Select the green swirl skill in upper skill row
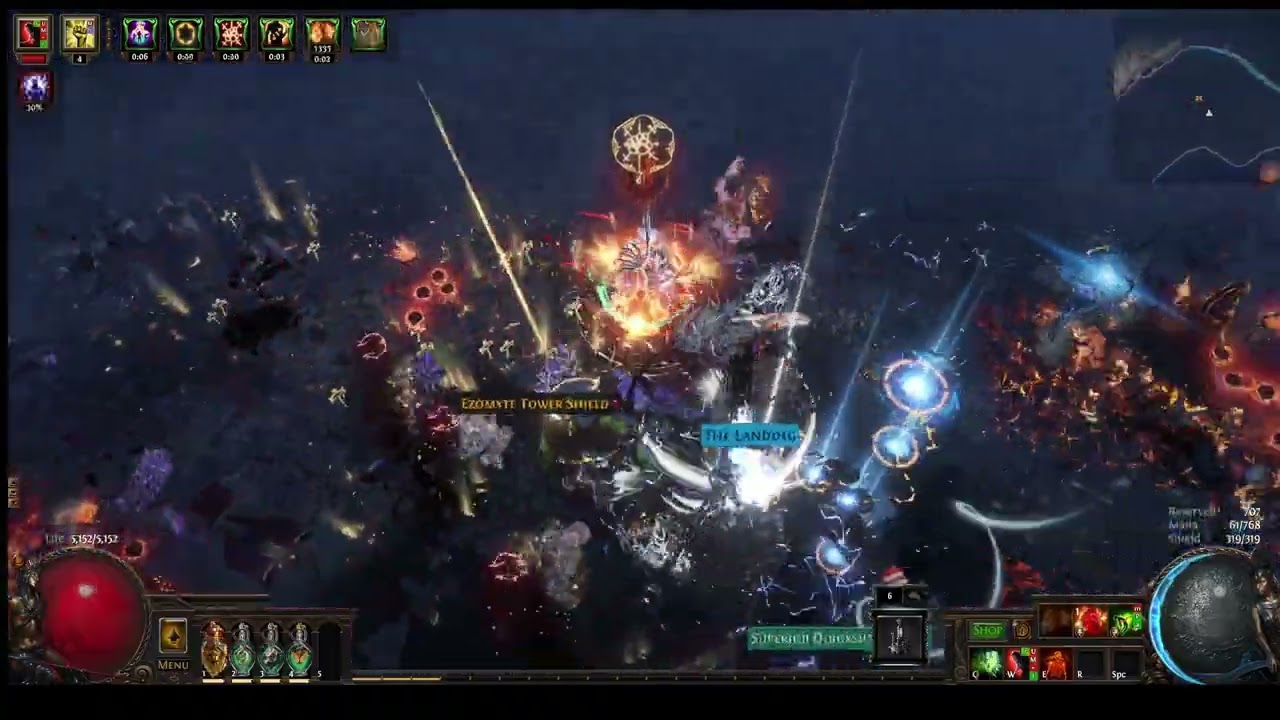The height and width of the screenshot is (720, 1280). (x=1125, y=622)
